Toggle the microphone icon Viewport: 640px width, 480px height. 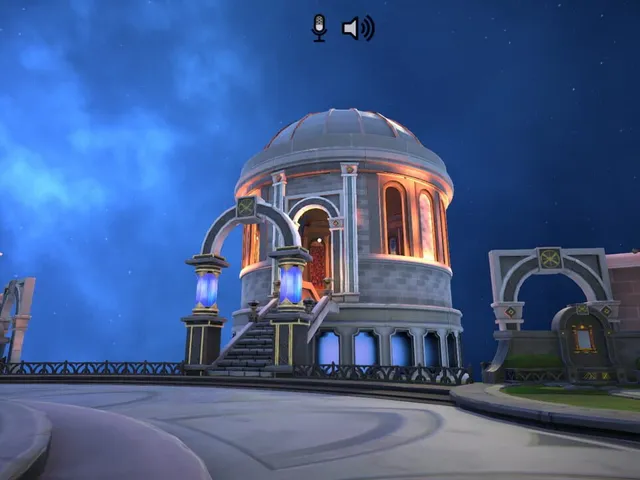[x=319, y=27]
